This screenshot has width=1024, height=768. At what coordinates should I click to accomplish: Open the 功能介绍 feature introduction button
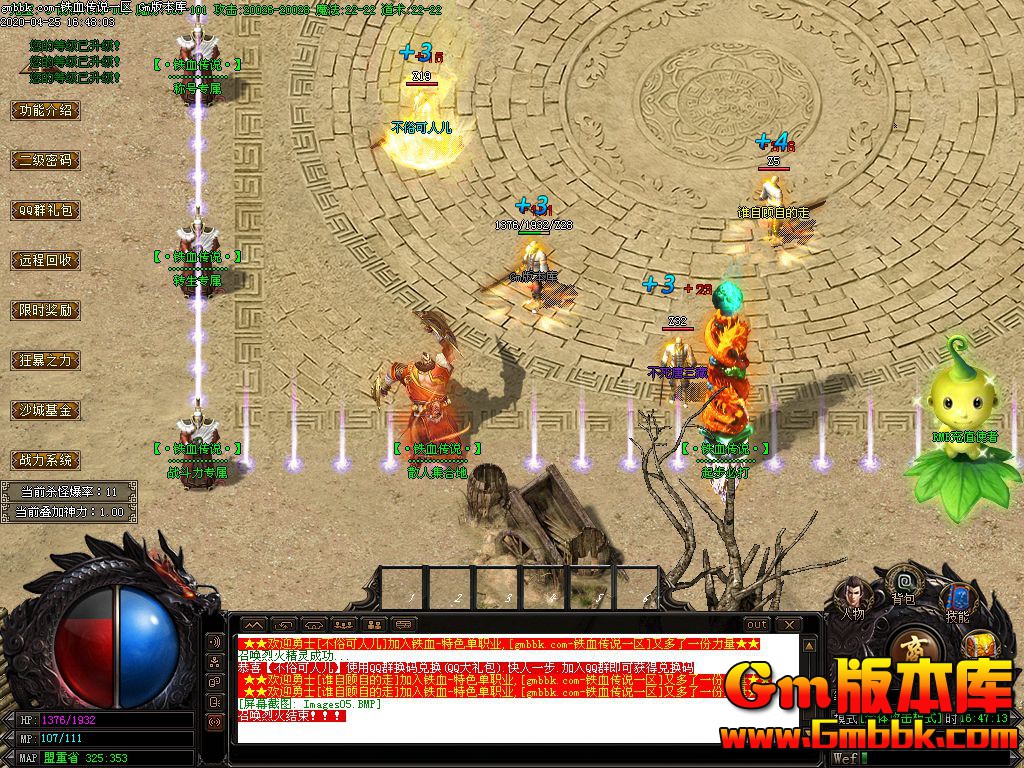pos(46,110)
